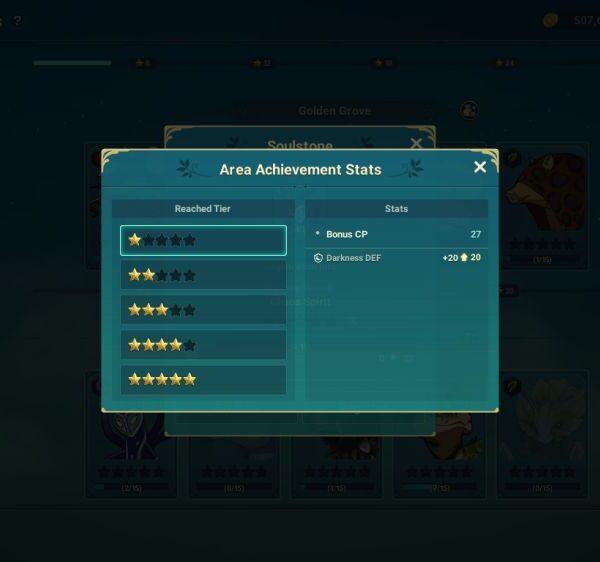The width and height of the screenshot is (600, 562).
Task: Select the two-star reached tier row
Action: tap(203, 275)
